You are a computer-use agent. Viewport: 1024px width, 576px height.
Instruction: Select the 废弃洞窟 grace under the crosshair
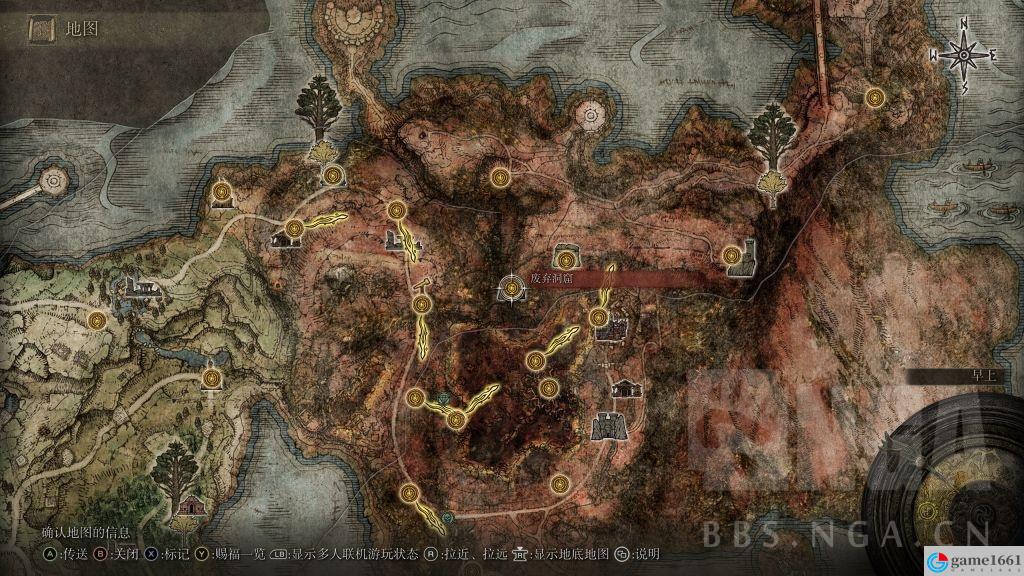point(512,288)
